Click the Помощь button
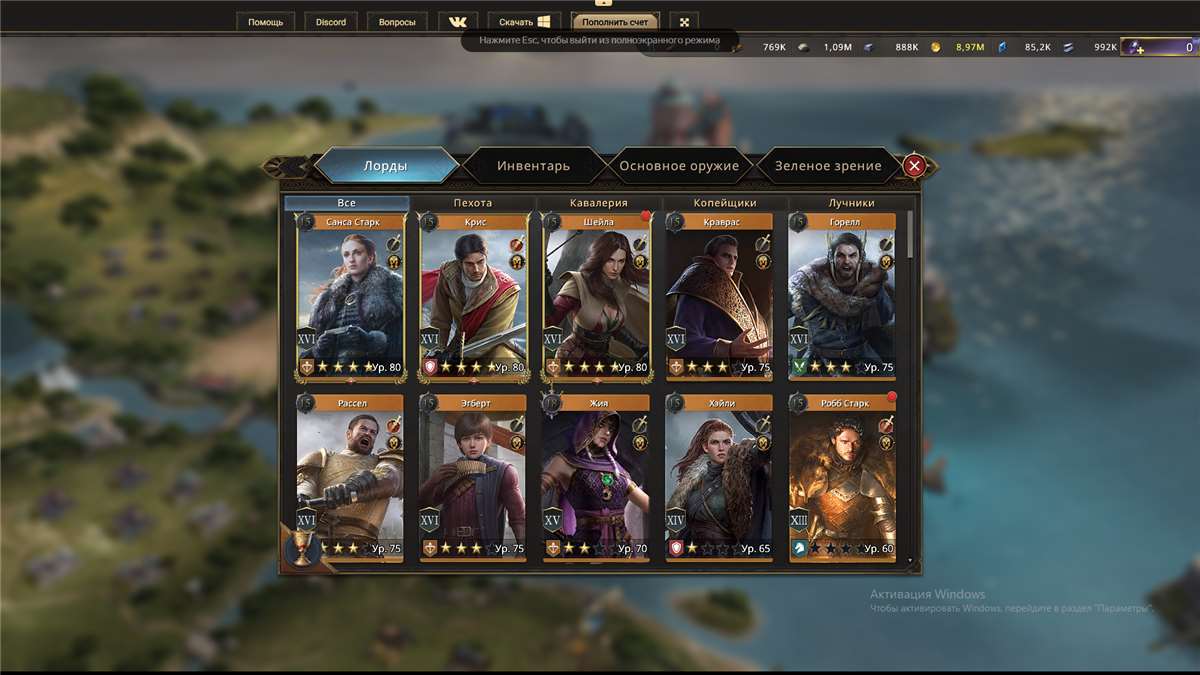The height and width of the screenshot is (675, 1200). (266, 22)
